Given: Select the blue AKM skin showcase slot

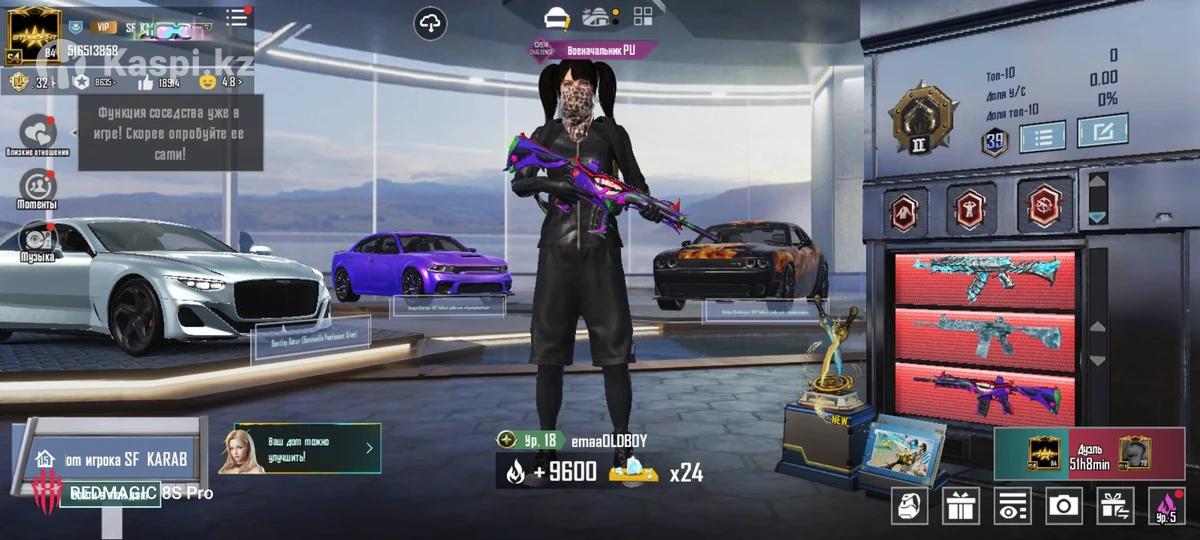Looking at the screenshot, I should [x=984, y=279].
